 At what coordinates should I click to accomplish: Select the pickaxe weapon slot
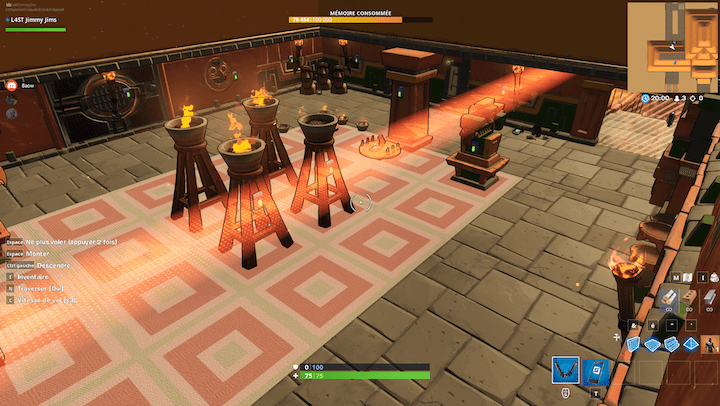tap(565, 372)
